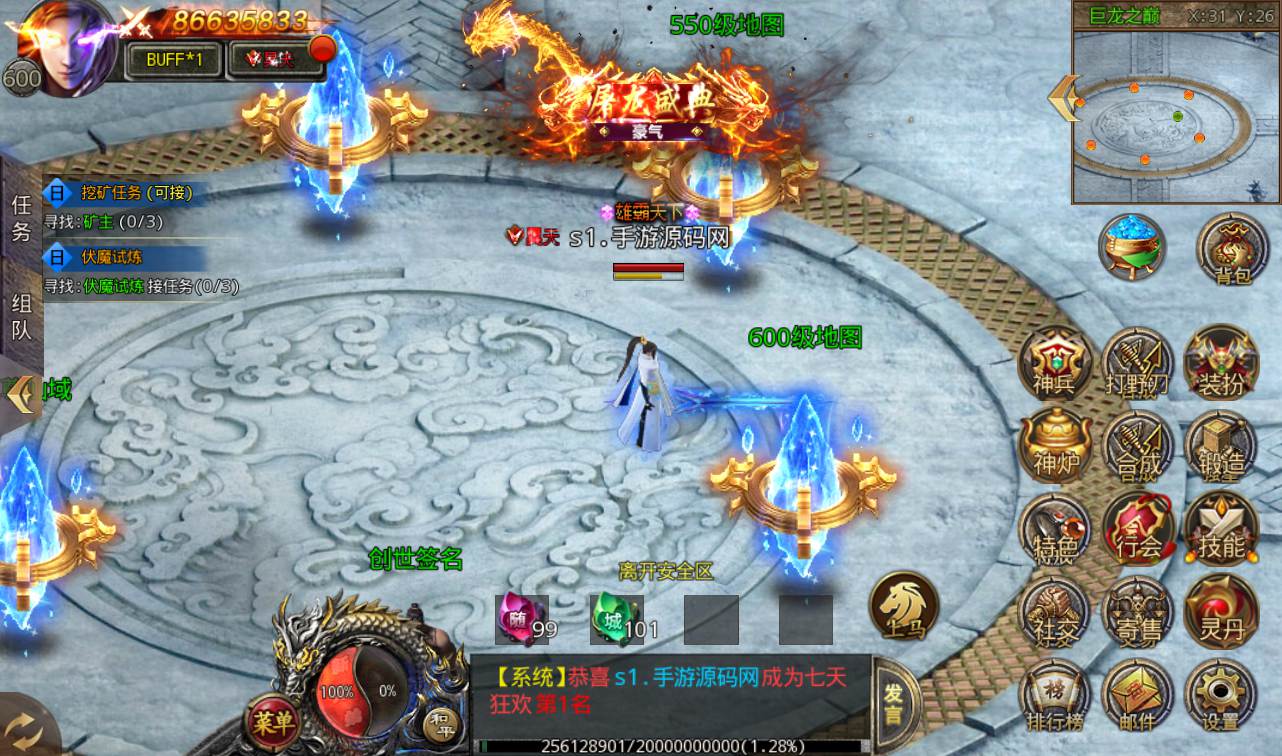Open the red 菜单 menu button
This screenshot has width=1282, height=756.
coord(272,720)
